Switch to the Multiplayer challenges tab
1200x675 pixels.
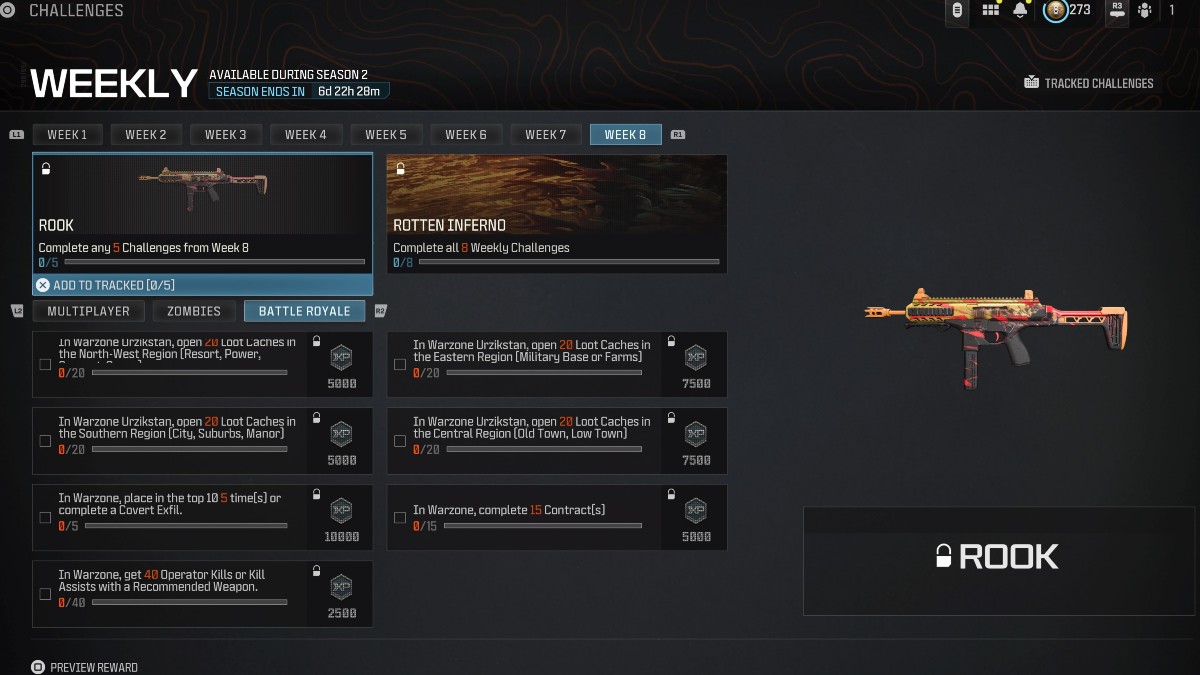[x=88, y=311]
